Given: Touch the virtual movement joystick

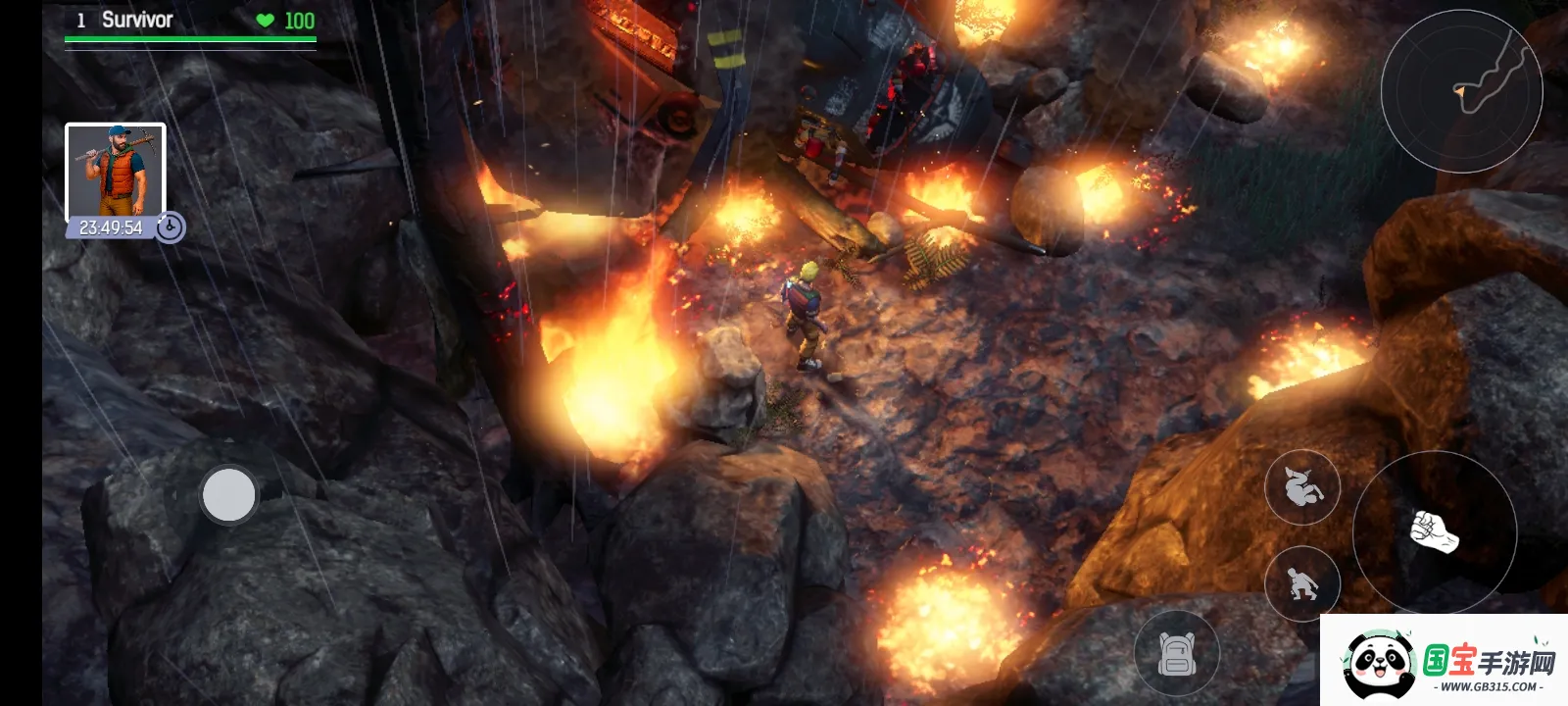Looking at the screenshot, I should 228,494.
